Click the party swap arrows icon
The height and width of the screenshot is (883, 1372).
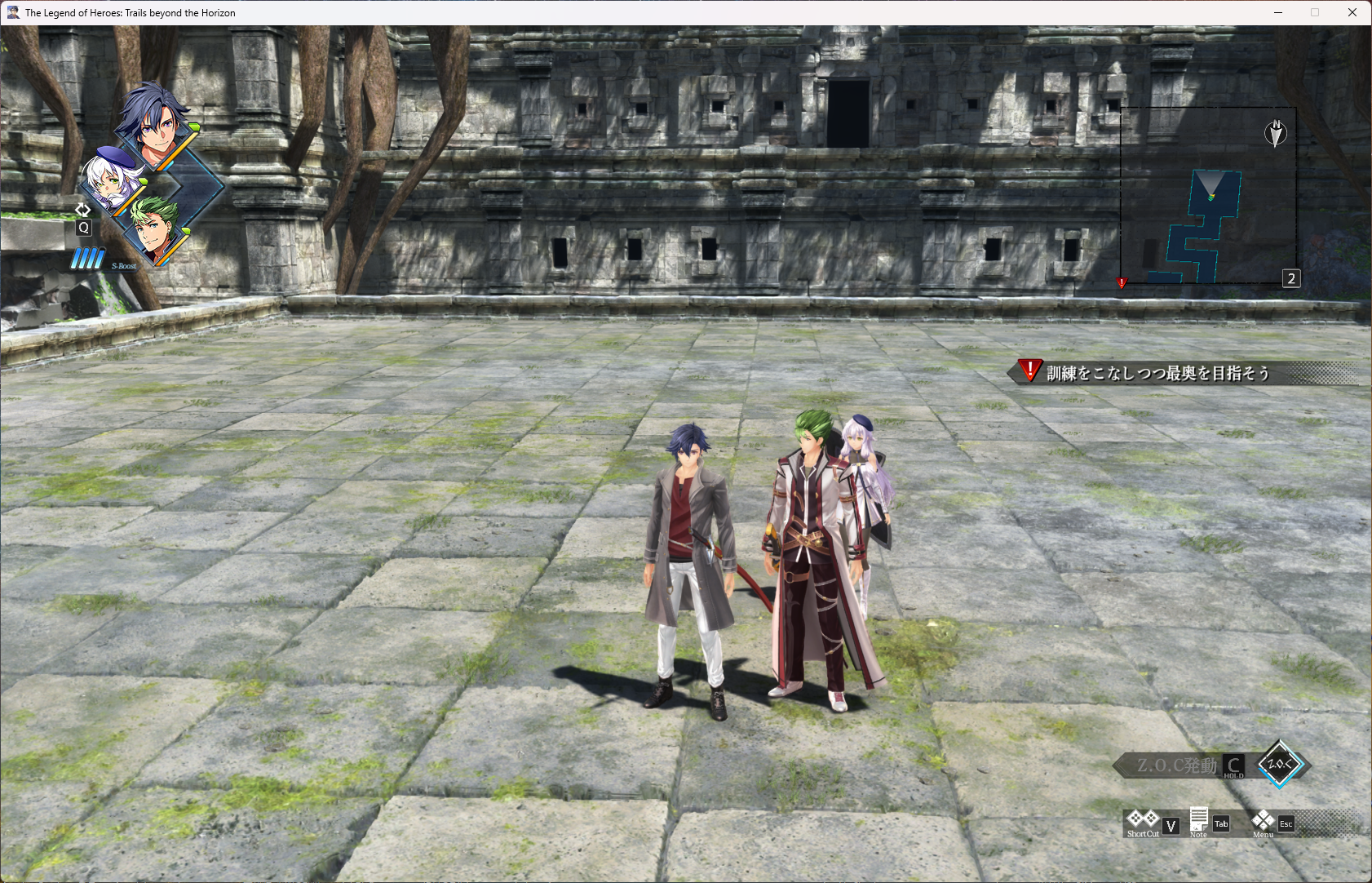coord(82,210)
